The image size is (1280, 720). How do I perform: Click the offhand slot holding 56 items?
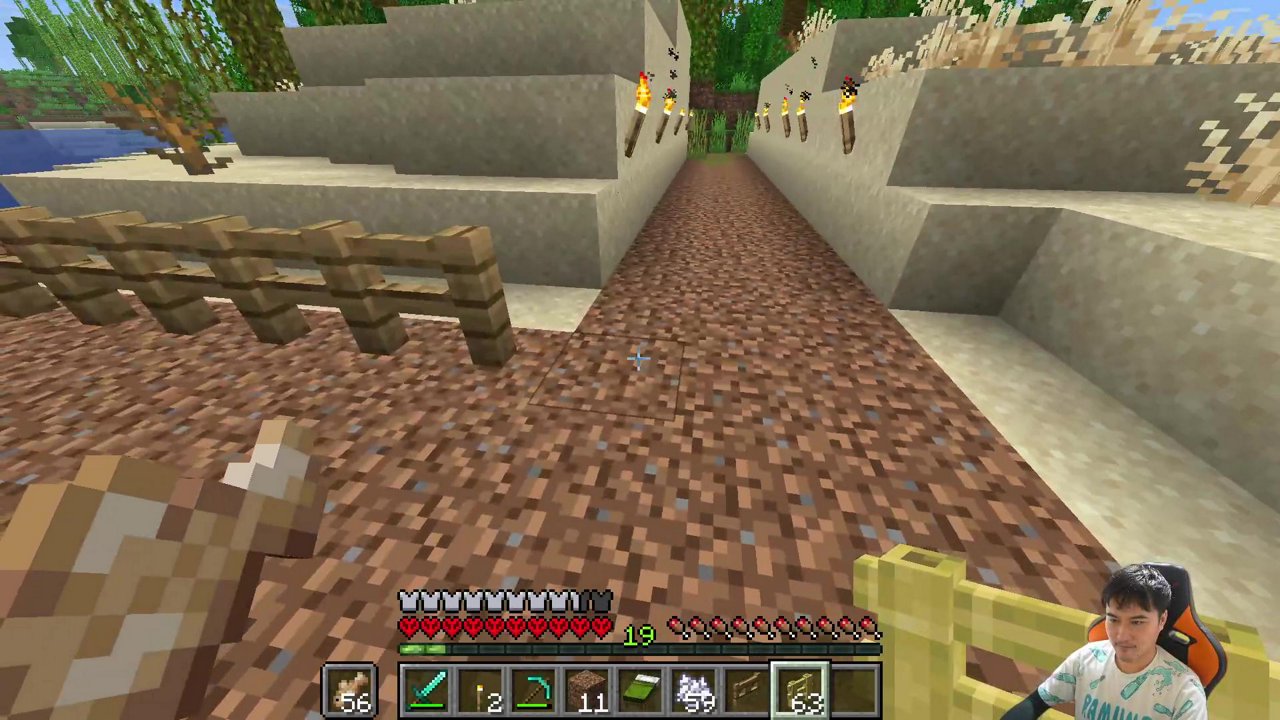tap(349, 692)
